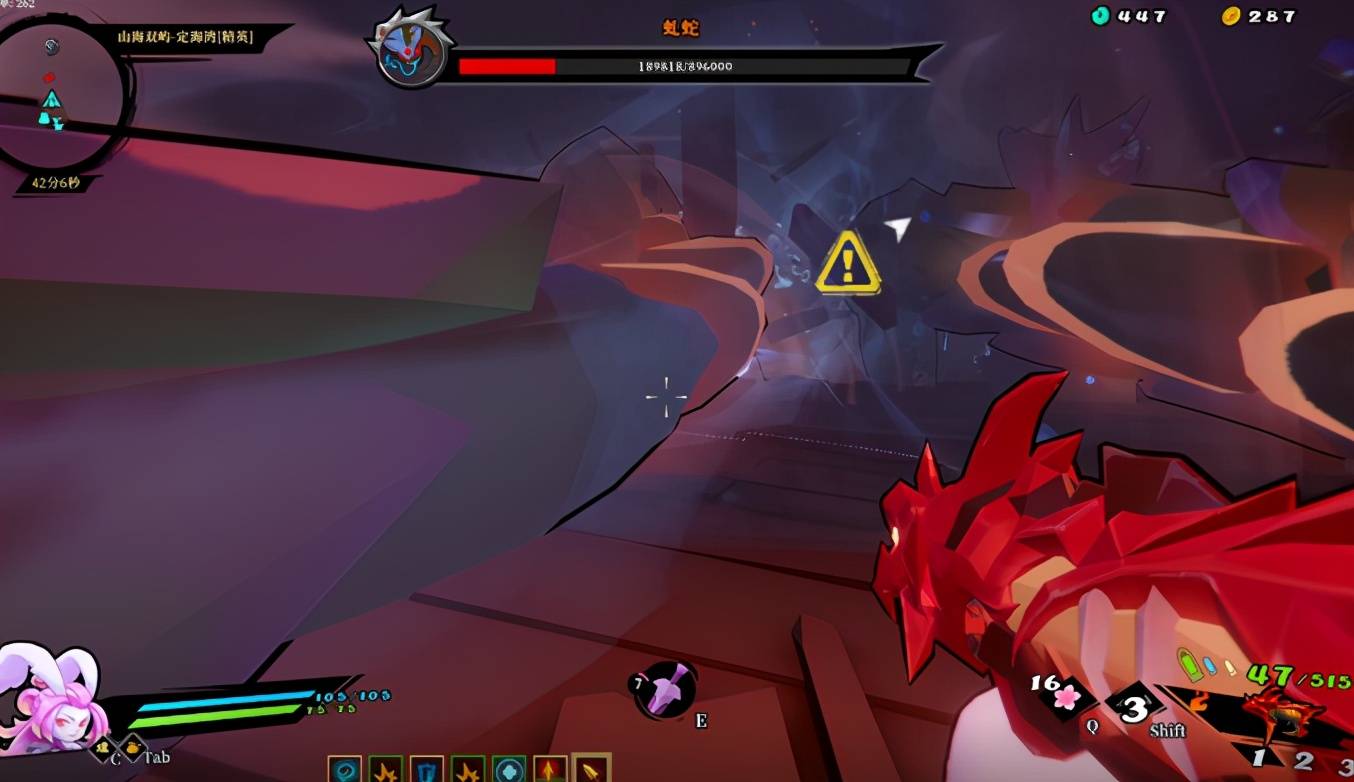The height and width of the screenshot is (782, 1354).
Task: Click the circular minimap
Action: (62, 95)
